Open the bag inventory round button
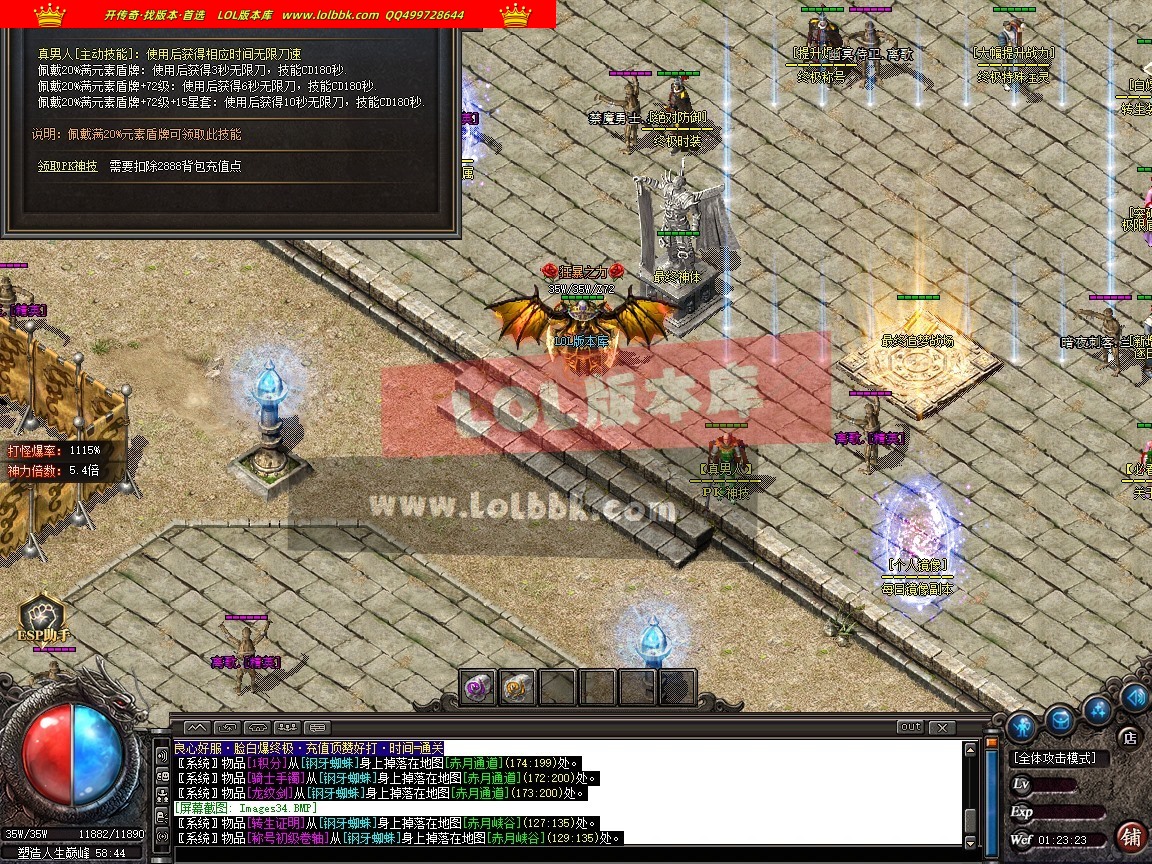The height and width of the screenshot is (864, 1152). tap(1059, 719)
